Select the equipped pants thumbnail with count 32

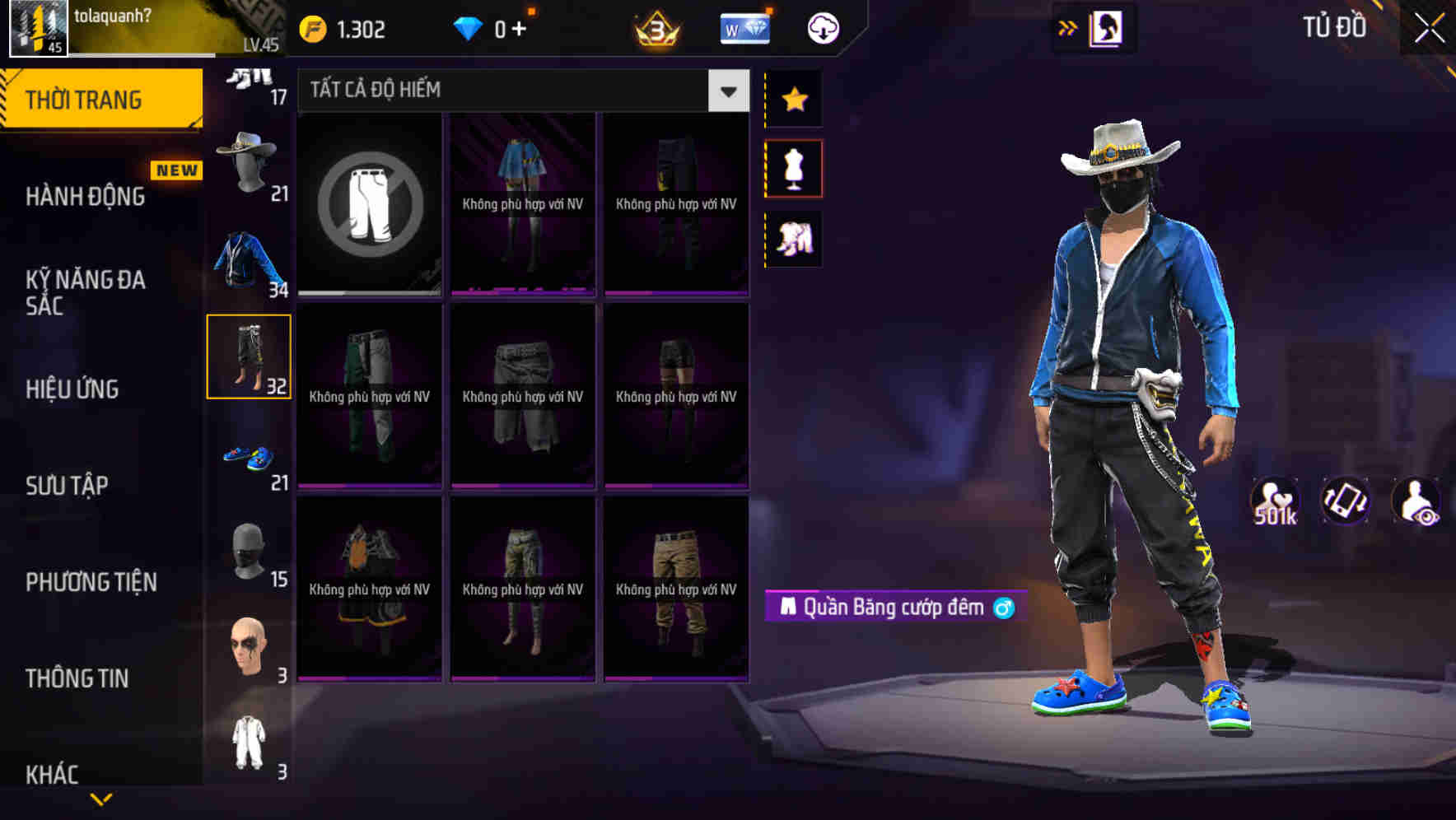(250, 356)
